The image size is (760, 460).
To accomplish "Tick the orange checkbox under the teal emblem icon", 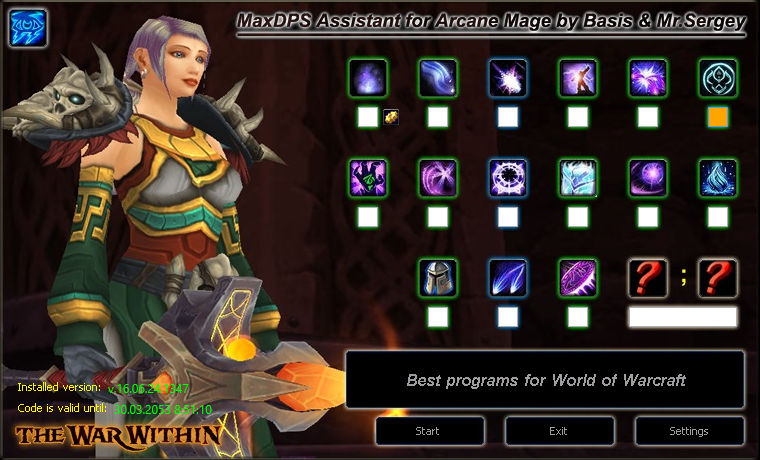I will pos(718,117).
